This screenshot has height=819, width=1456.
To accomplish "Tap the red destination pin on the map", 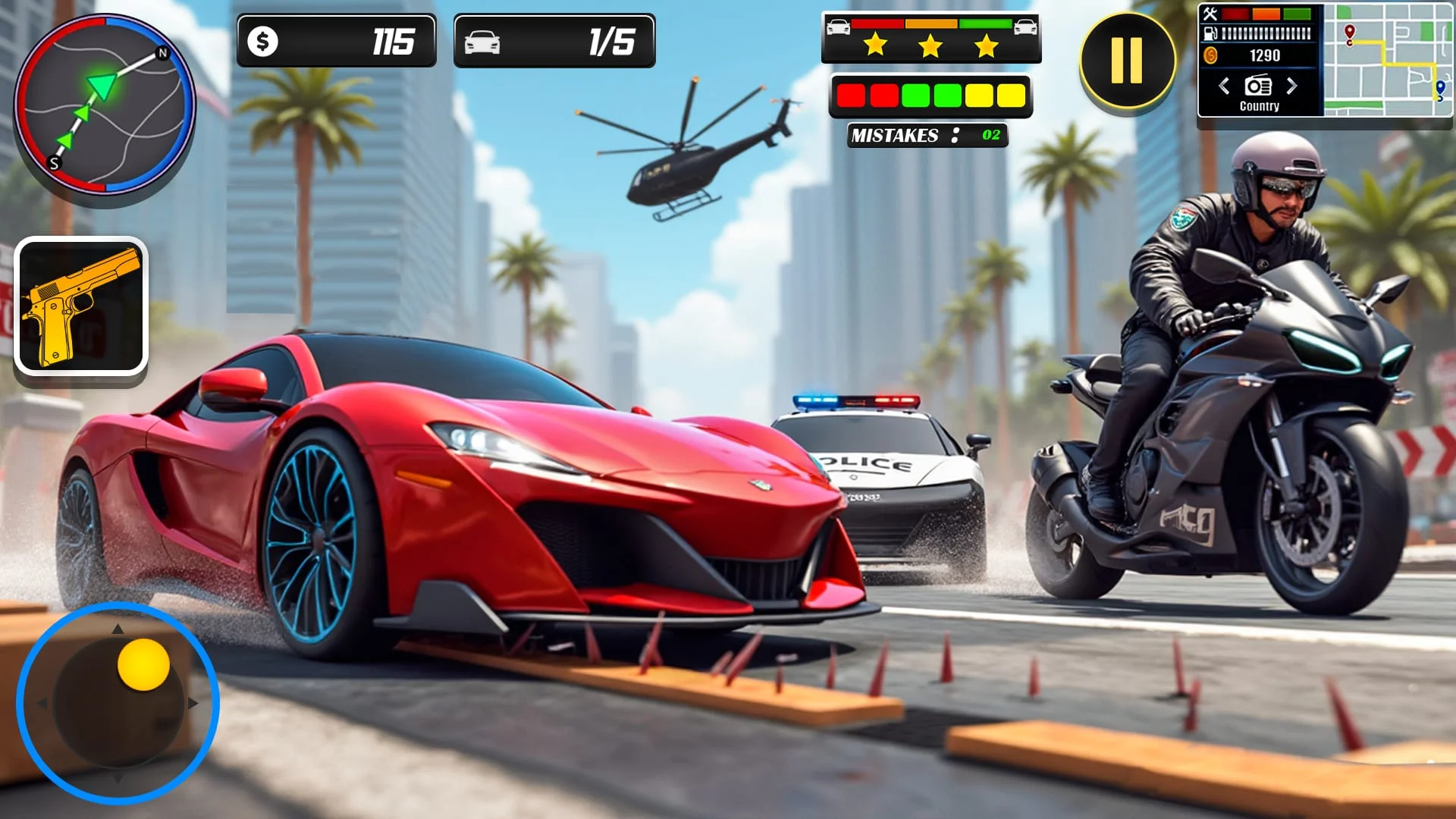I will (1350, 32).
